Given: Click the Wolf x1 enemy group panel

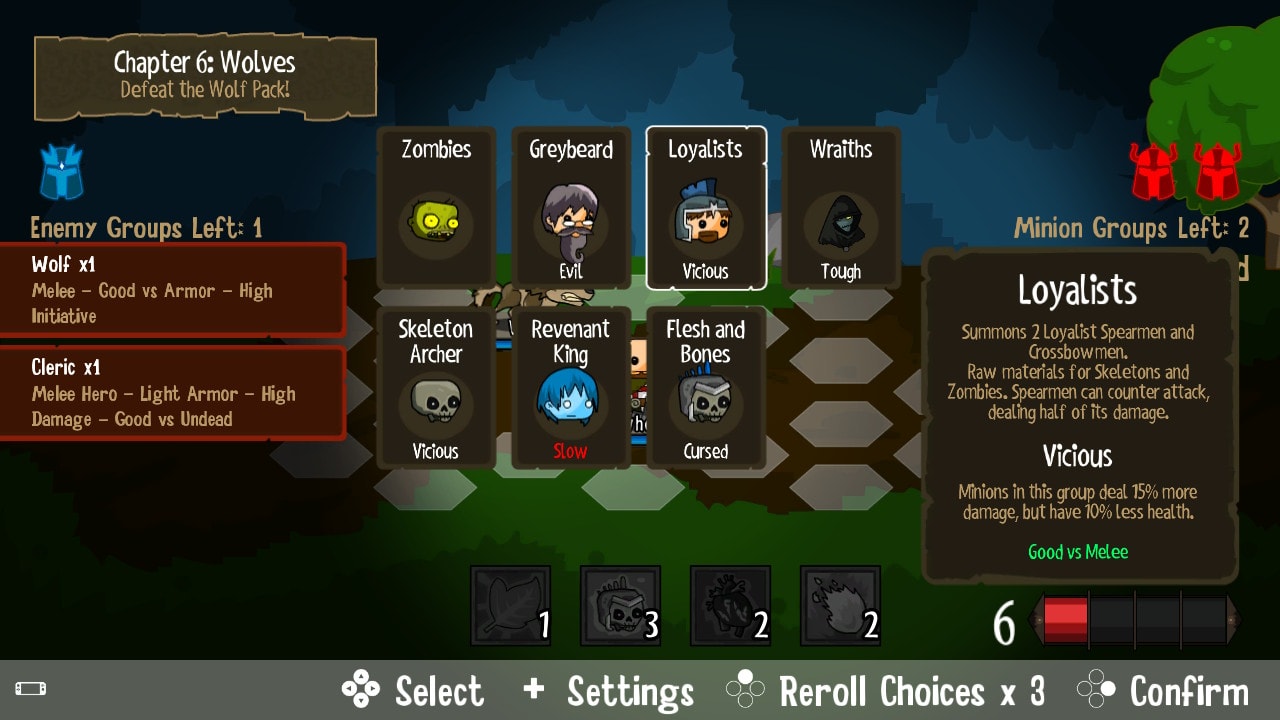Looking at the screenshot, I should point(170,290).
